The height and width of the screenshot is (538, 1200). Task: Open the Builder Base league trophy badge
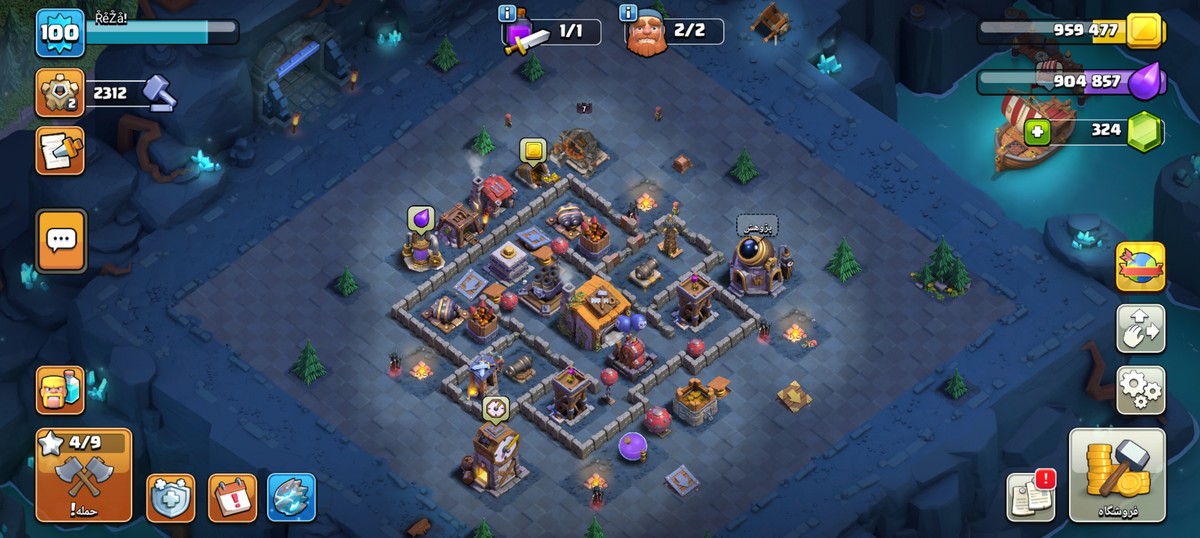click(x=60, y=94)
